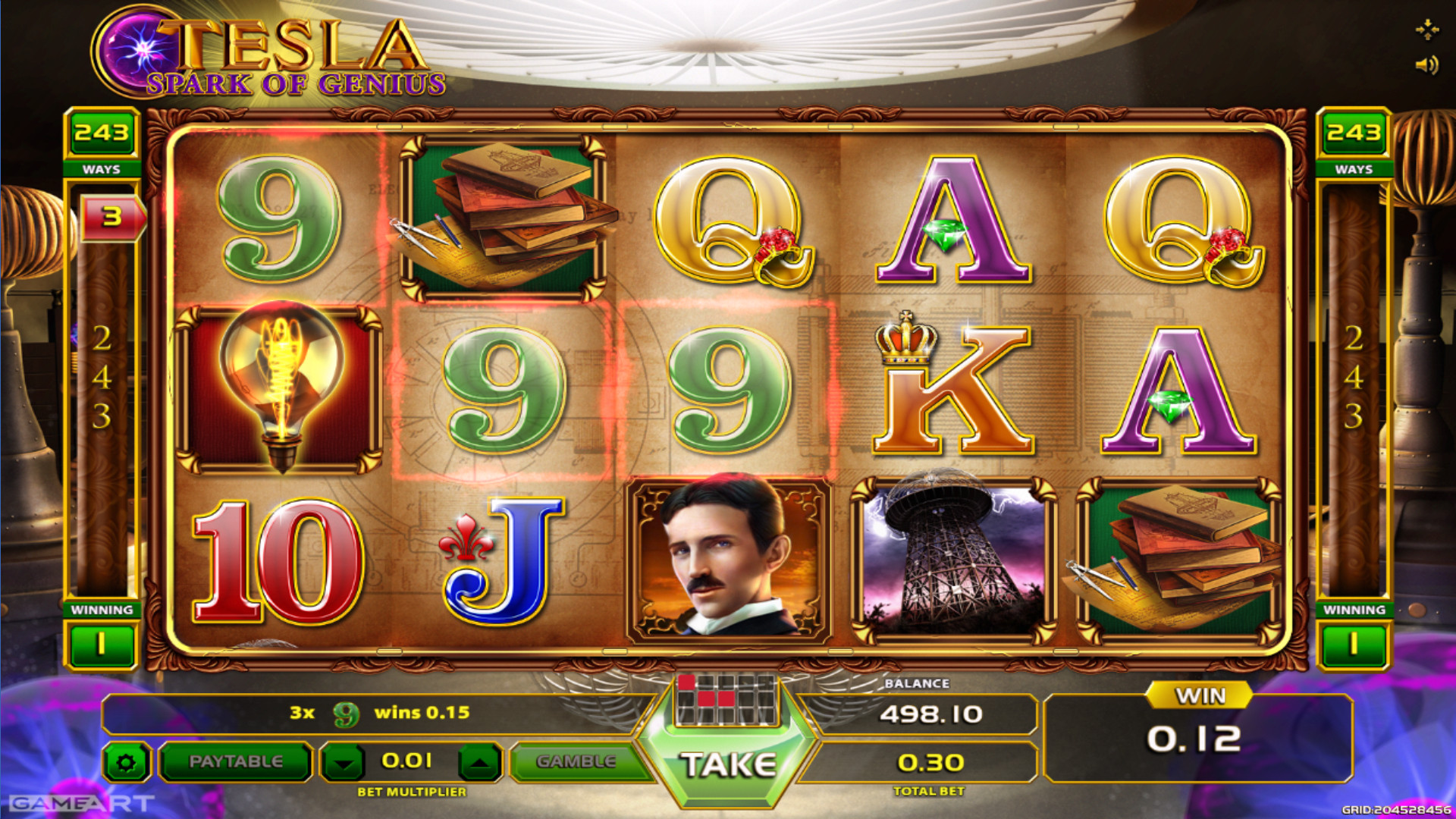Decrease the bet multiplier
This screenshot has width=1456, height=819.
[344, 762]
